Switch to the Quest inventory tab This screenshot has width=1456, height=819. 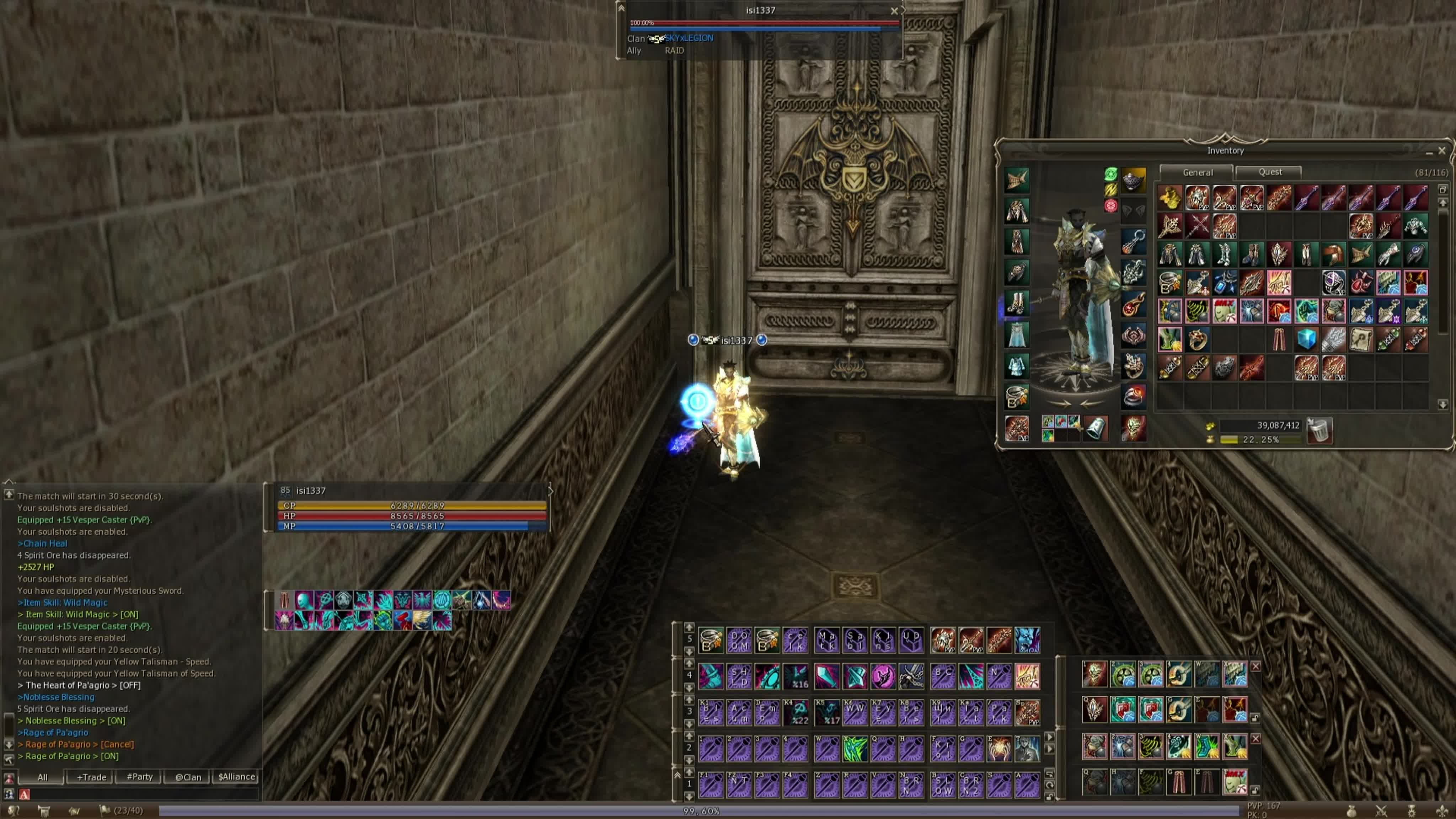(x=1269, y=172)
